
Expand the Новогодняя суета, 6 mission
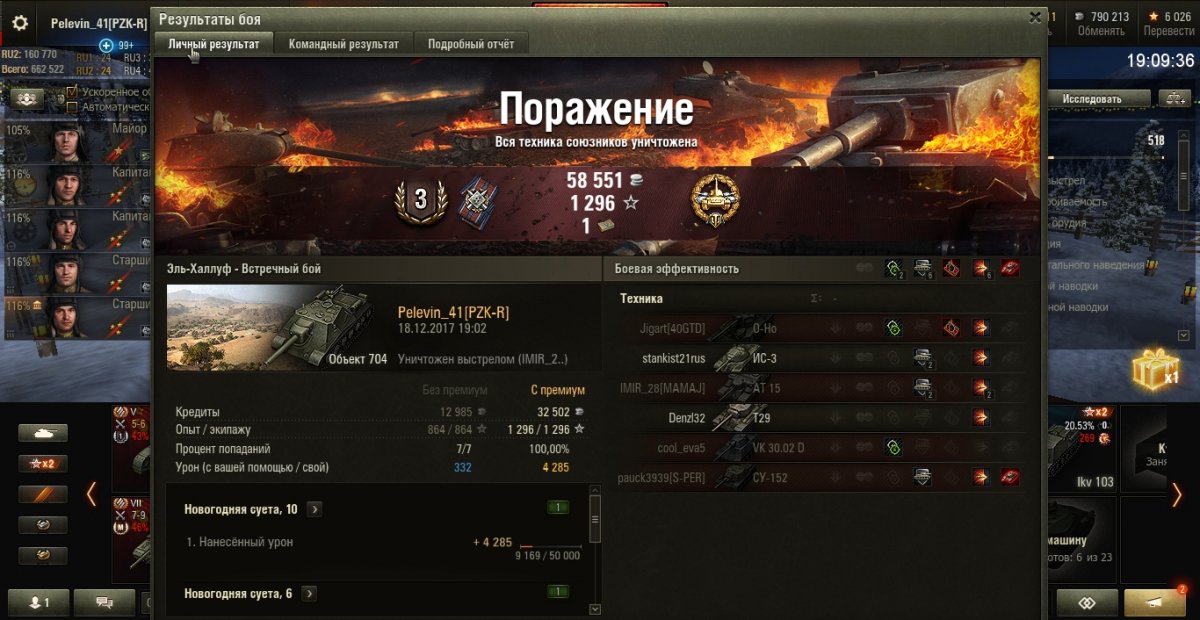point(310,593)
